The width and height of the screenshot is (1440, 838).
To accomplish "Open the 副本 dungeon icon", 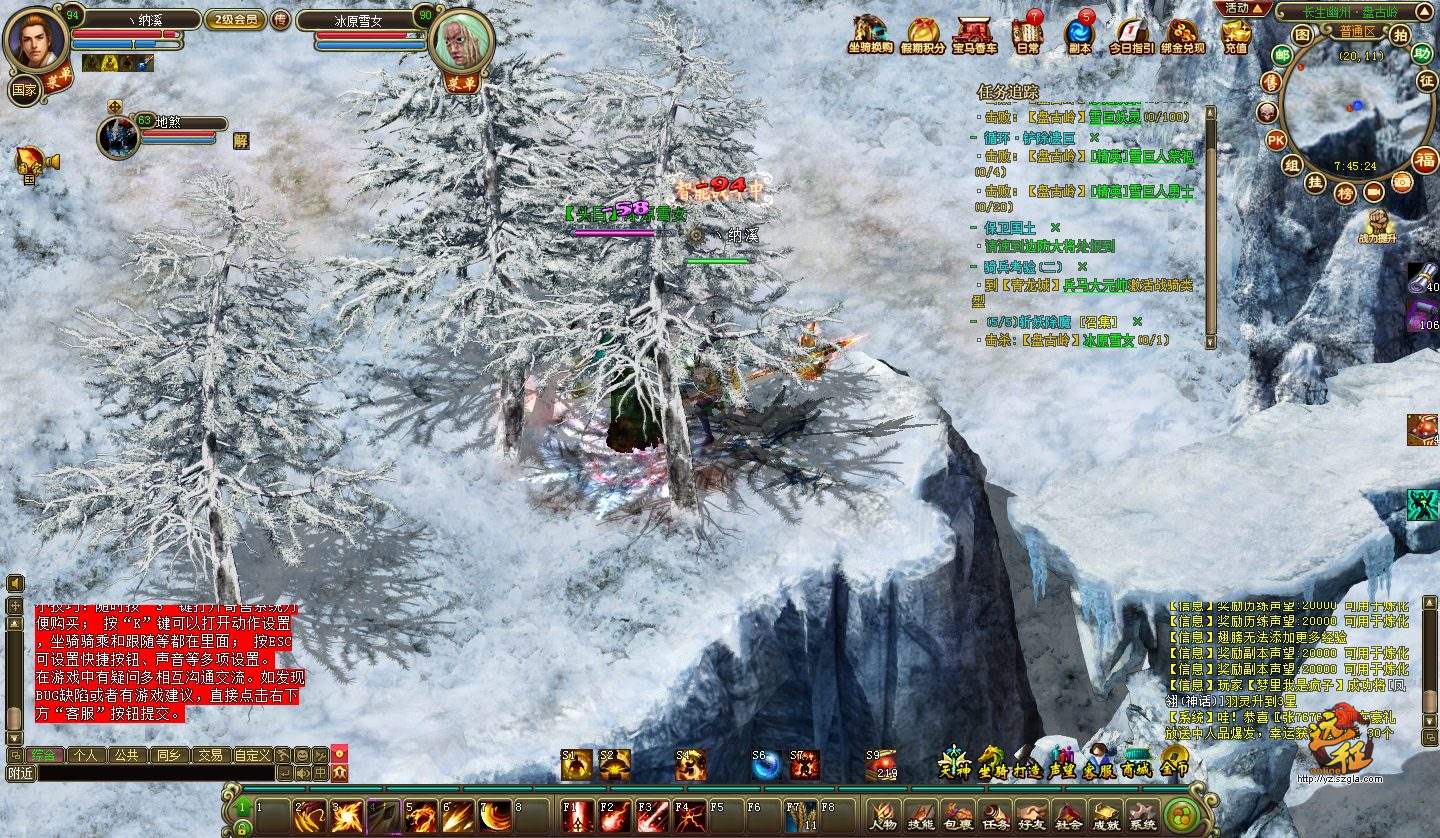I will (x=1080, y=36).
